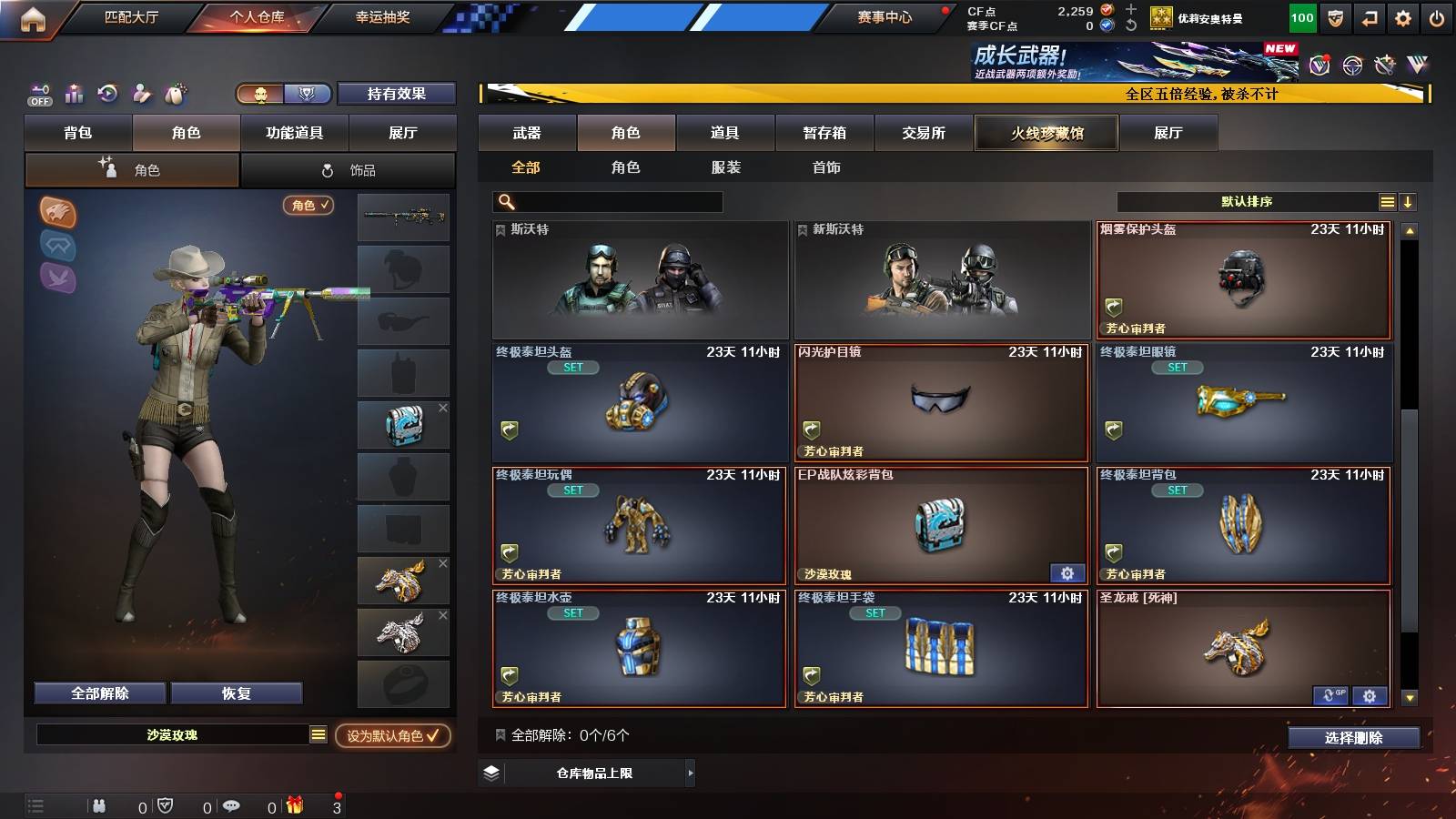Click the 选择删除 button
The width and height of the screenshot is (1456, 819).
(x=1353, y=738)
